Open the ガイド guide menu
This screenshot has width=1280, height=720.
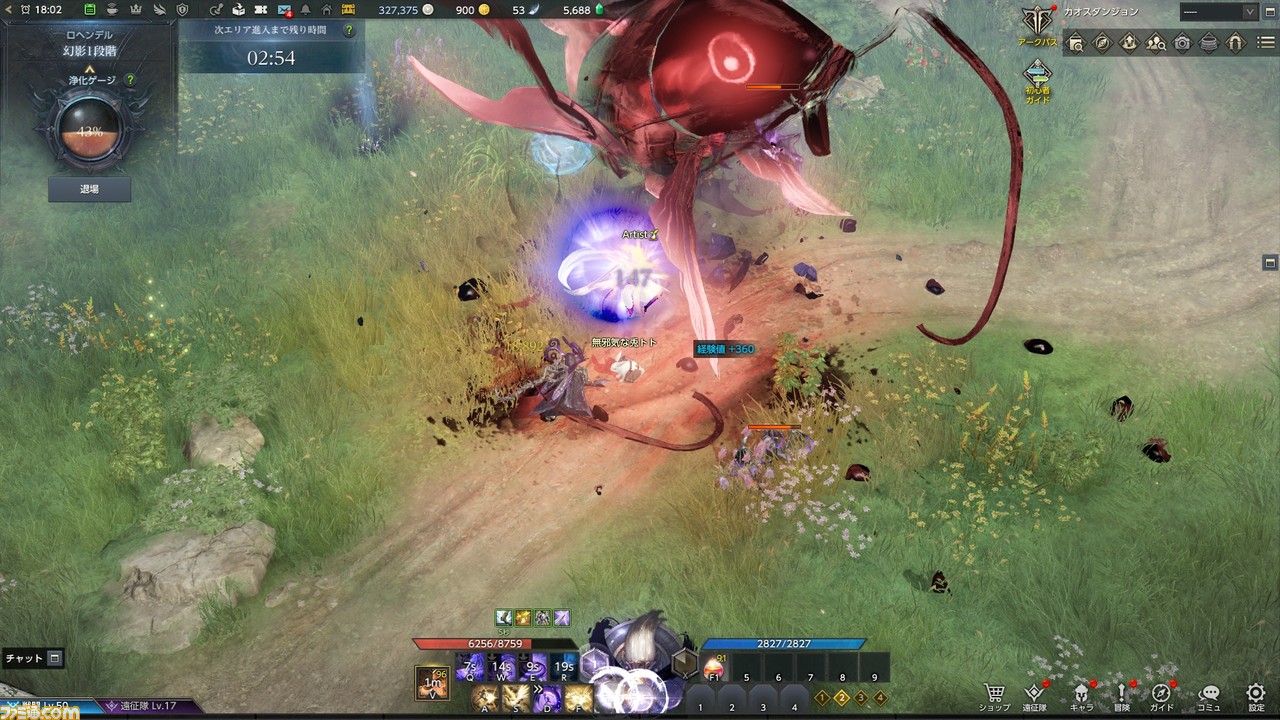(1162, 696)
